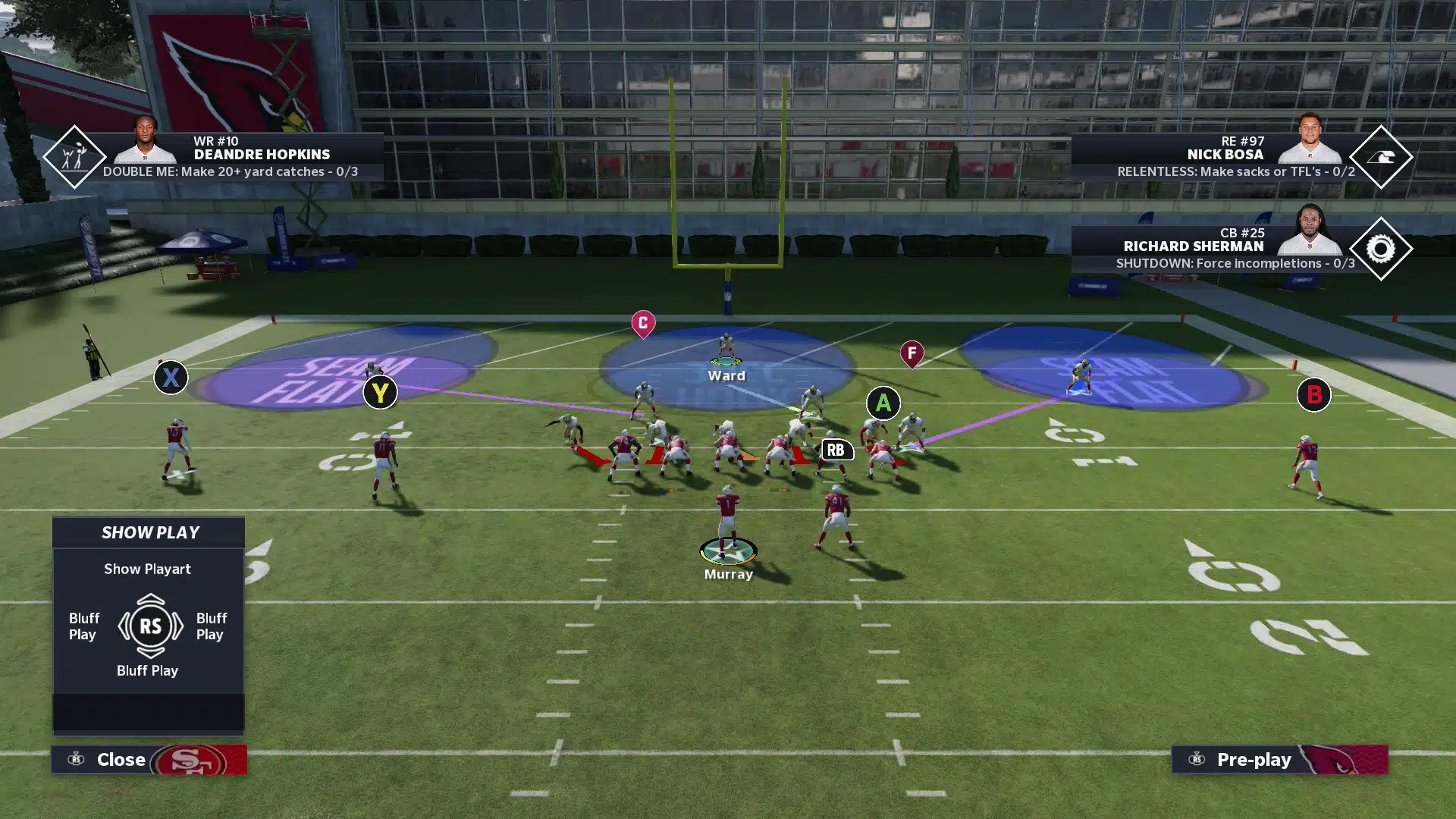Select the X receiver icon on the left
This screenshot has height=819, width=1456.
click(x=171, y=378)
